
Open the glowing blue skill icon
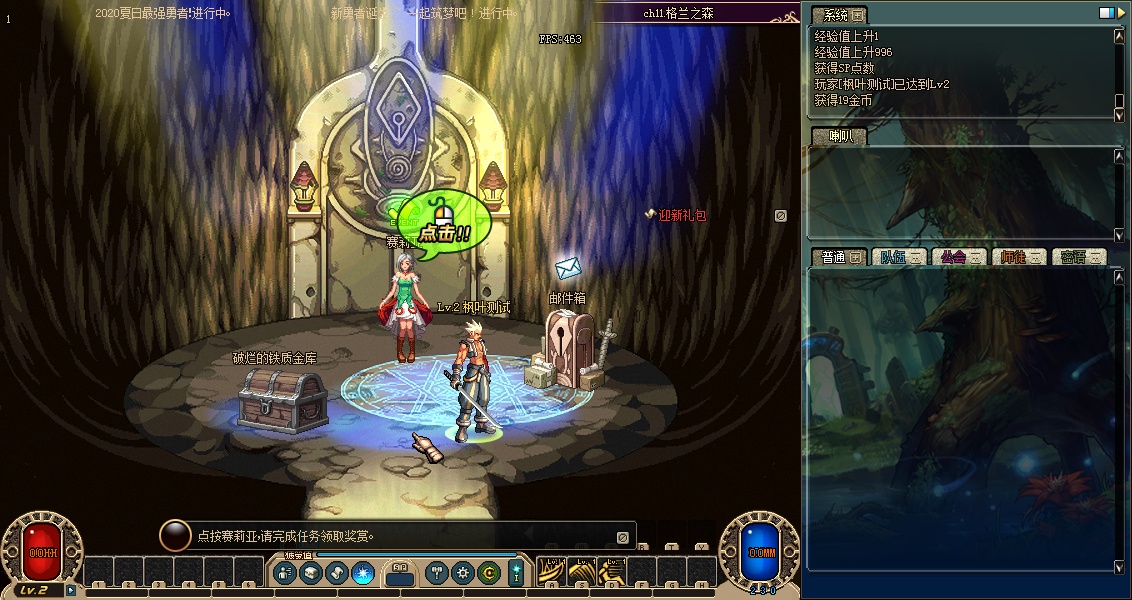pos(363,573)
